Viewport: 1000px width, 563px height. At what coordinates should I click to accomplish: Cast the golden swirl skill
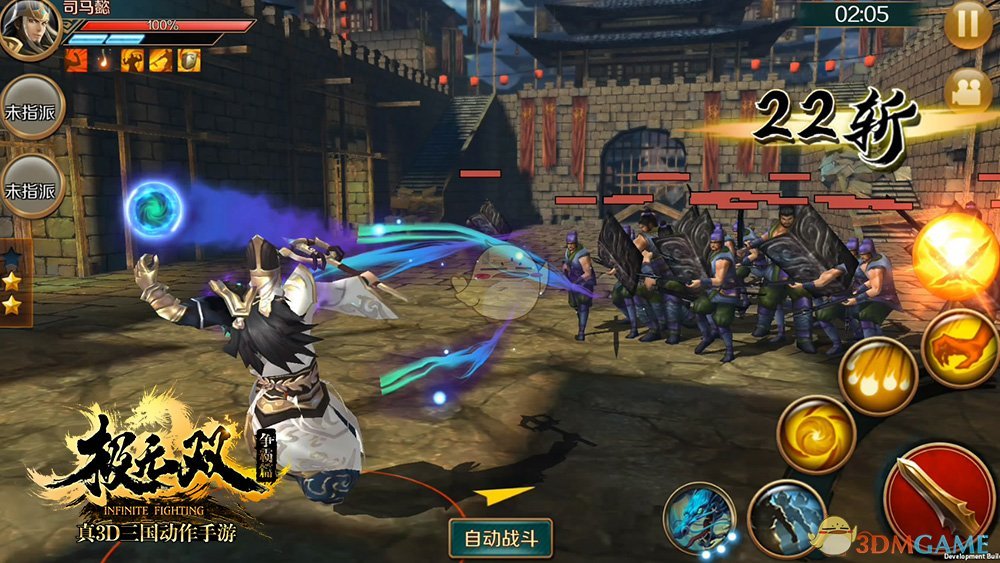pos(815,434)
